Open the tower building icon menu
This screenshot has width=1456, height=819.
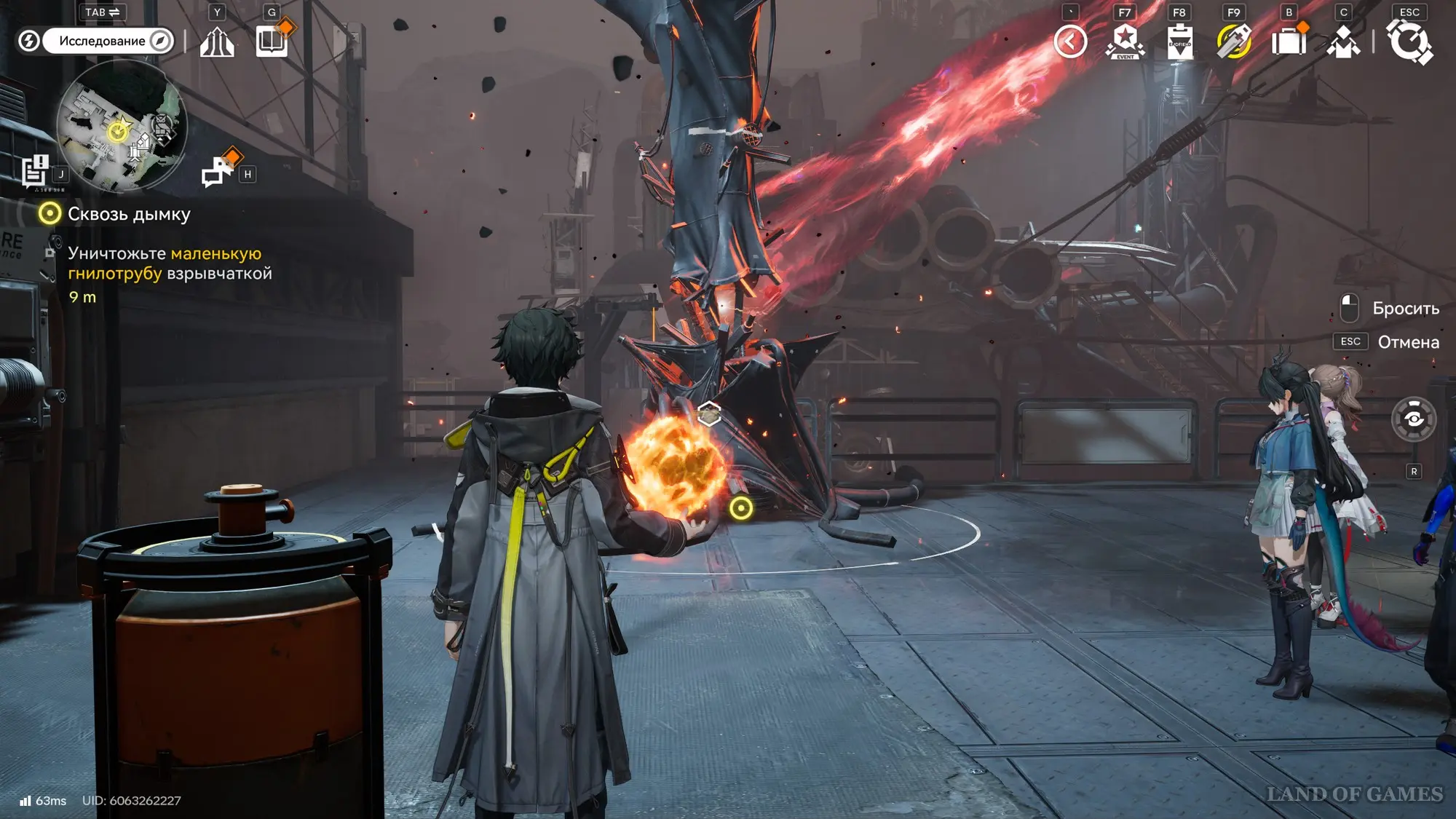click(x=217, y=41)
